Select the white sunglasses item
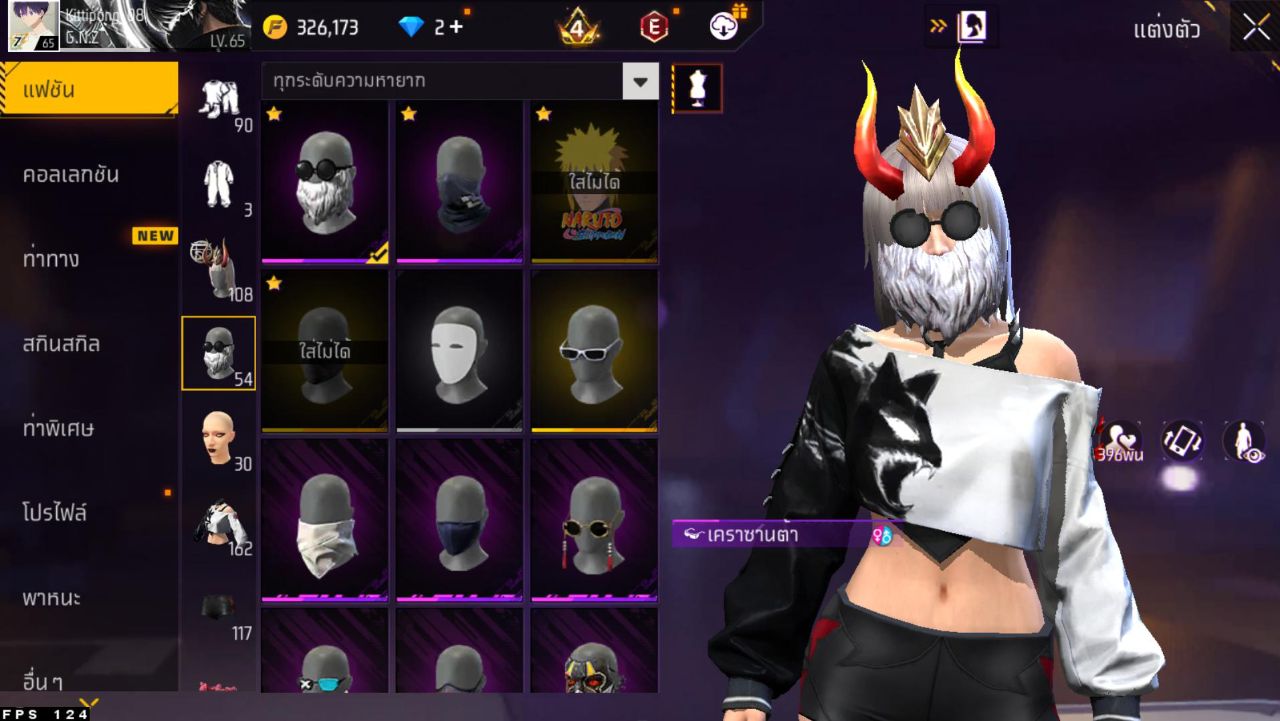Image resolution: width=1280 pixels, height=721 pixels. 594,350
